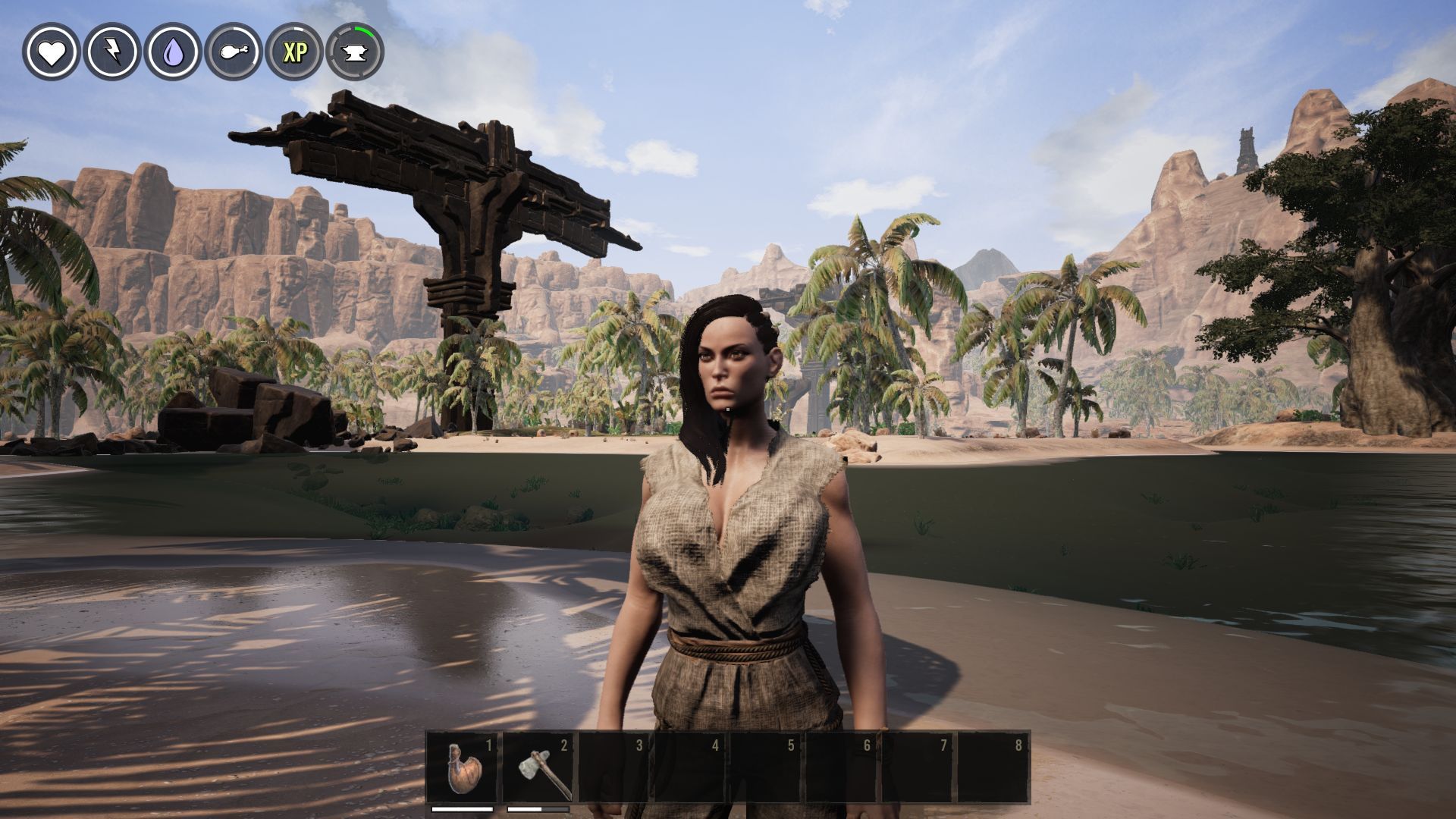Click the heart health status icon
This screenshot has height=819, width=1456.
click(x=52, y=52)
